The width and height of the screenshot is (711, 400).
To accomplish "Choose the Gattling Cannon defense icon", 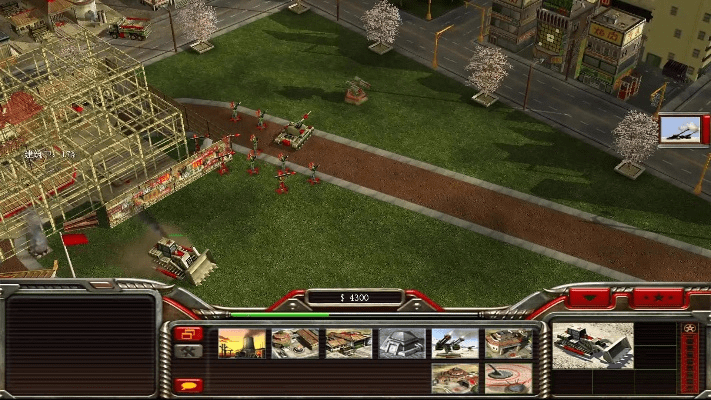I will click(x=455, y=343).
